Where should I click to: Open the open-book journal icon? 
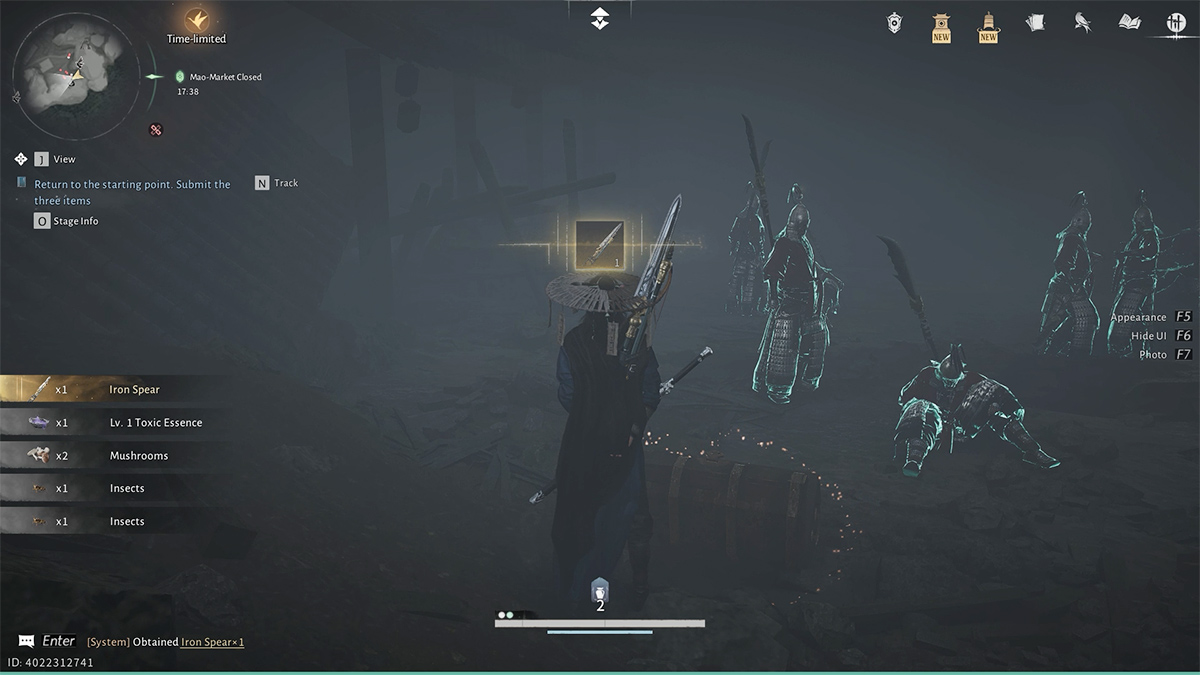(1129, 22)
